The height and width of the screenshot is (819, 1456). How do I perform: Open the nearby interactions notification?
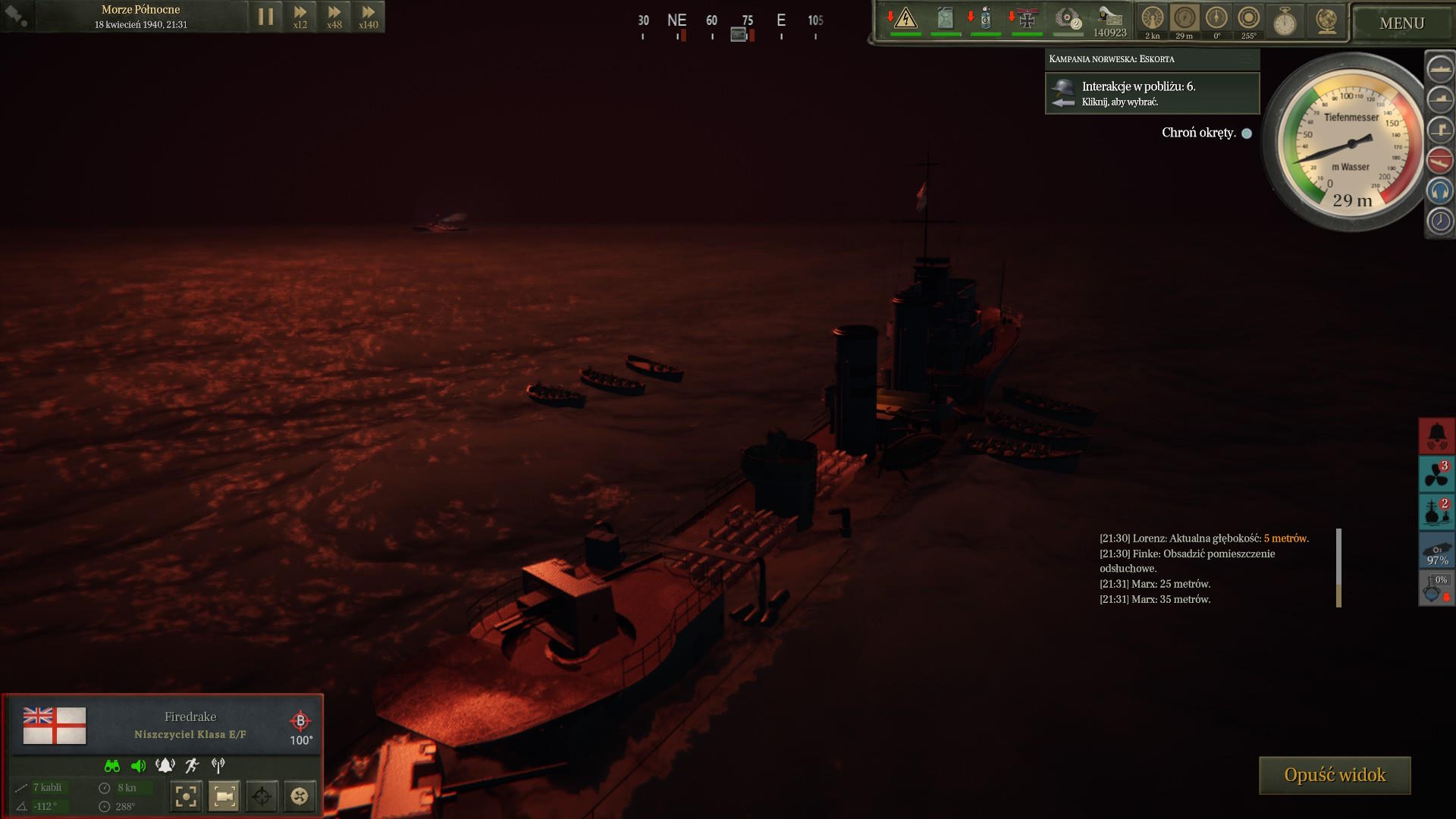point(1152,93)
